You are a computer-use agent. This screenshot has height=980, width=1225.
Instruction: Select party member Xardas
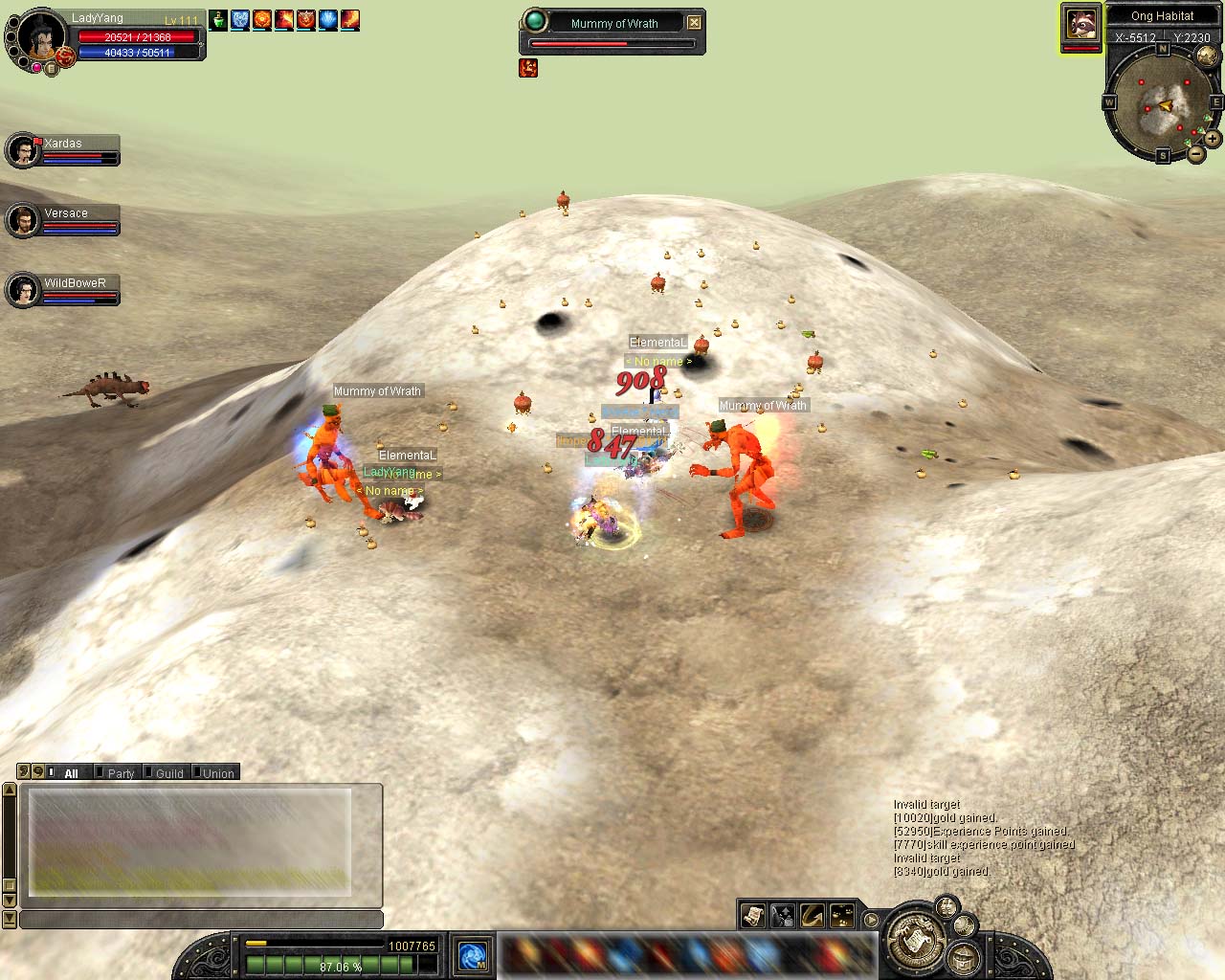[x=63, y=150]
